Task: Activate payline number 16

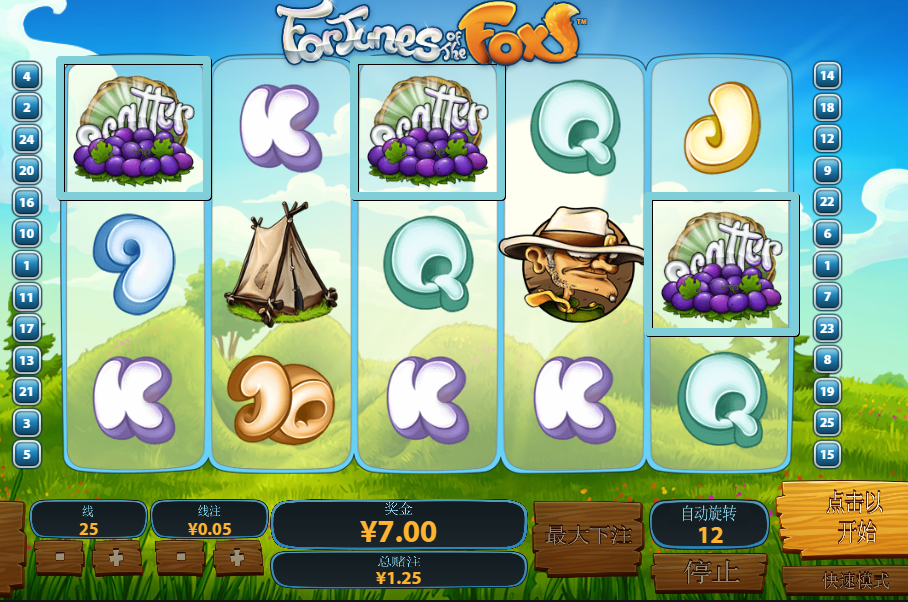Action: point(27,202)
